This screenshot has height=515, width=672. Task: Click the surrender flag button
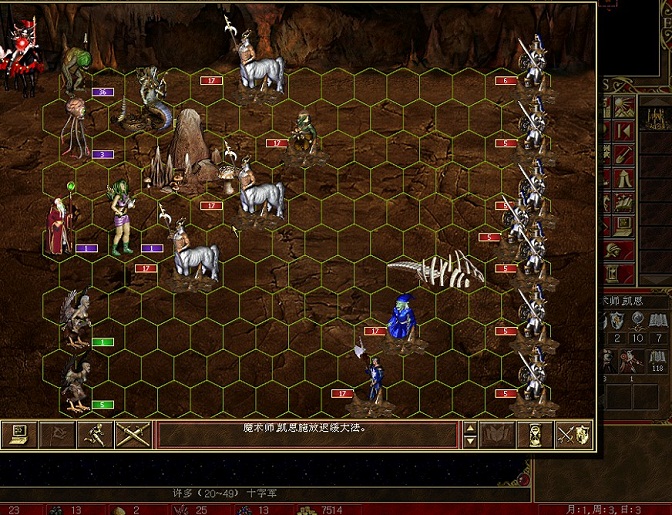pyautogui.click(x=57, y=434)
